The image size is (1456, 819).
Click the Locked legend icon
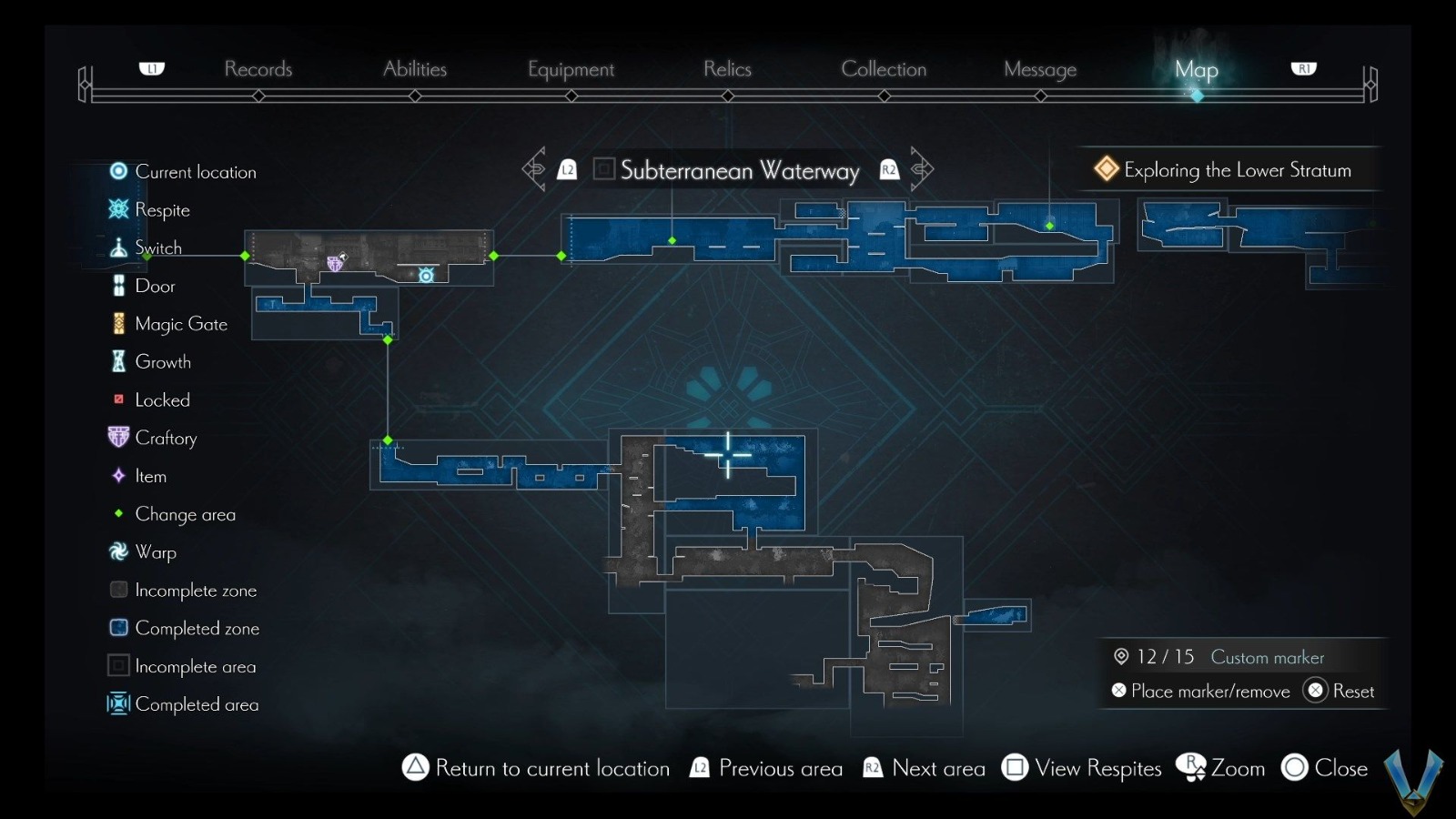(118, 399)
